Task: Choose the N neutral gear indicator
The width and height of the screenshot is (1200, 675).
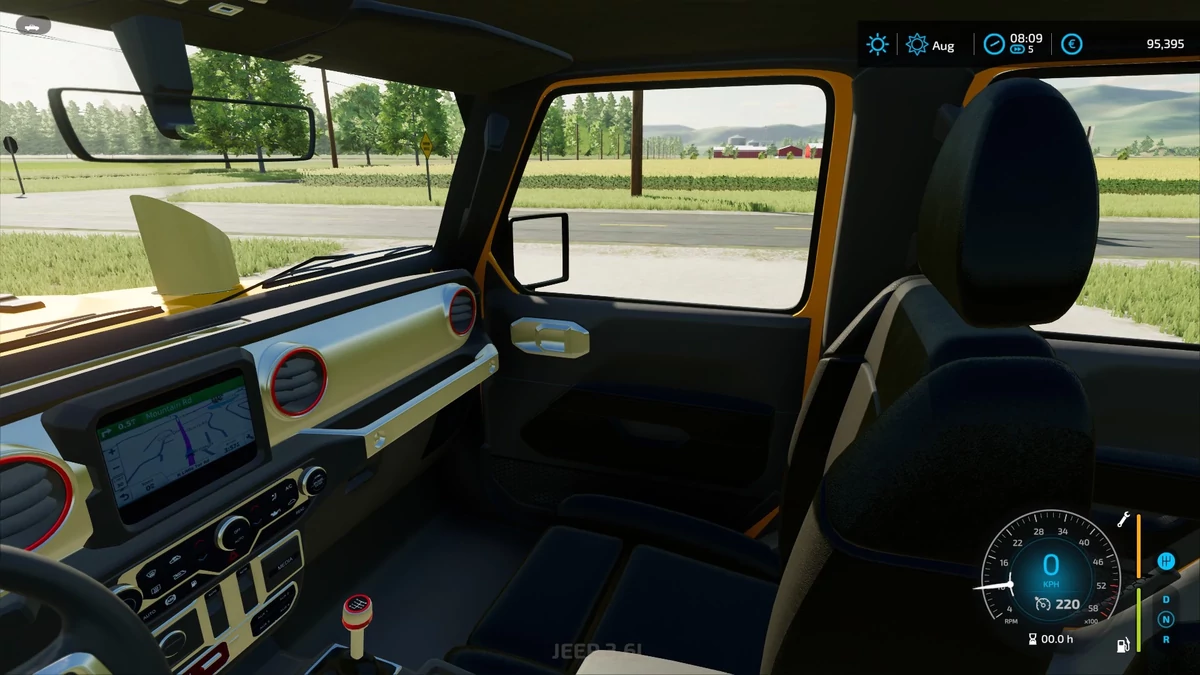Action: [x=1165, y=620]
